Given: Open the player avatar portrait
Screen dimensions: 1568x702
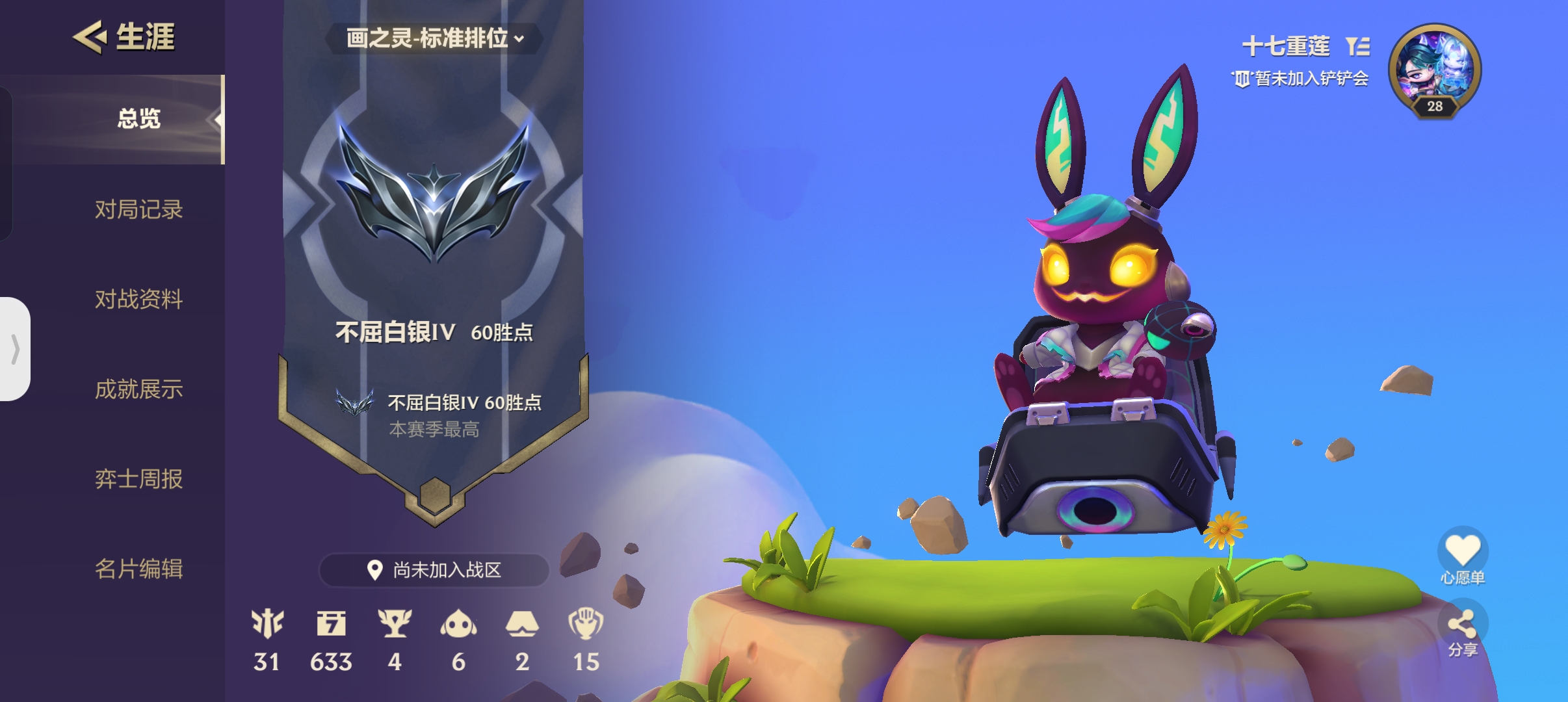Looking at the screenshot, I should click(x=1435, y=69).
